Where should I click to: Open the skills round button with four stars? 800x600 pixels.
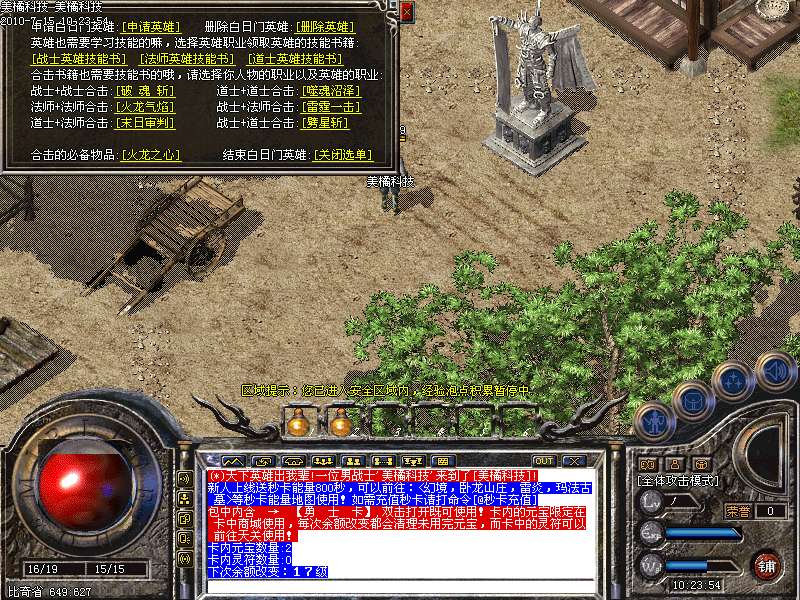tap(733, 381)
